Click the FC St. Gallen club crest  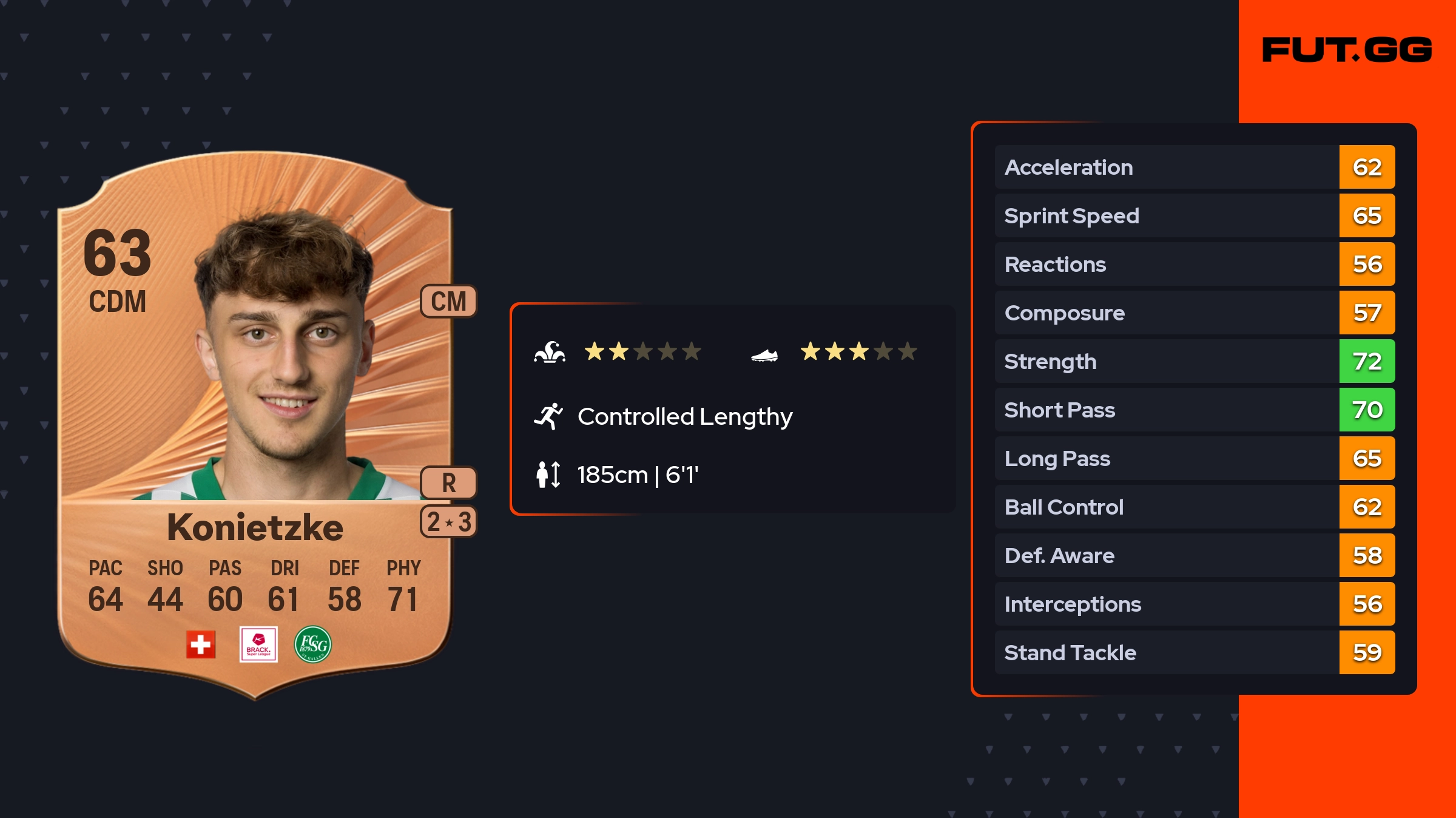click(x=313, y=644)
